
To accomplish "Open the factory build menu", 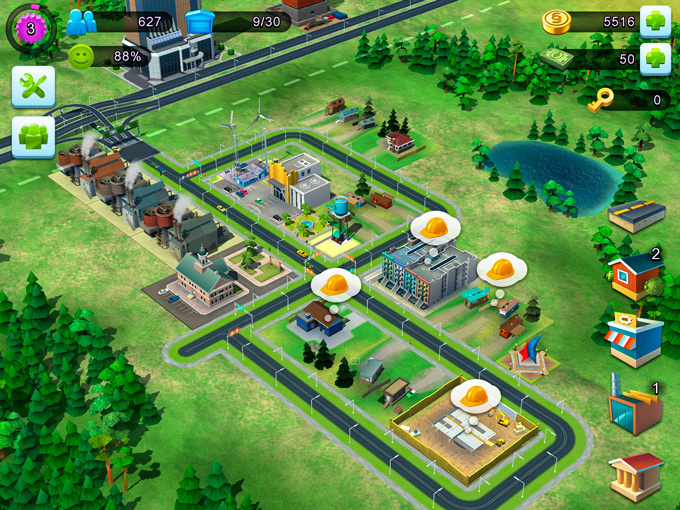I will click(635, 406).
